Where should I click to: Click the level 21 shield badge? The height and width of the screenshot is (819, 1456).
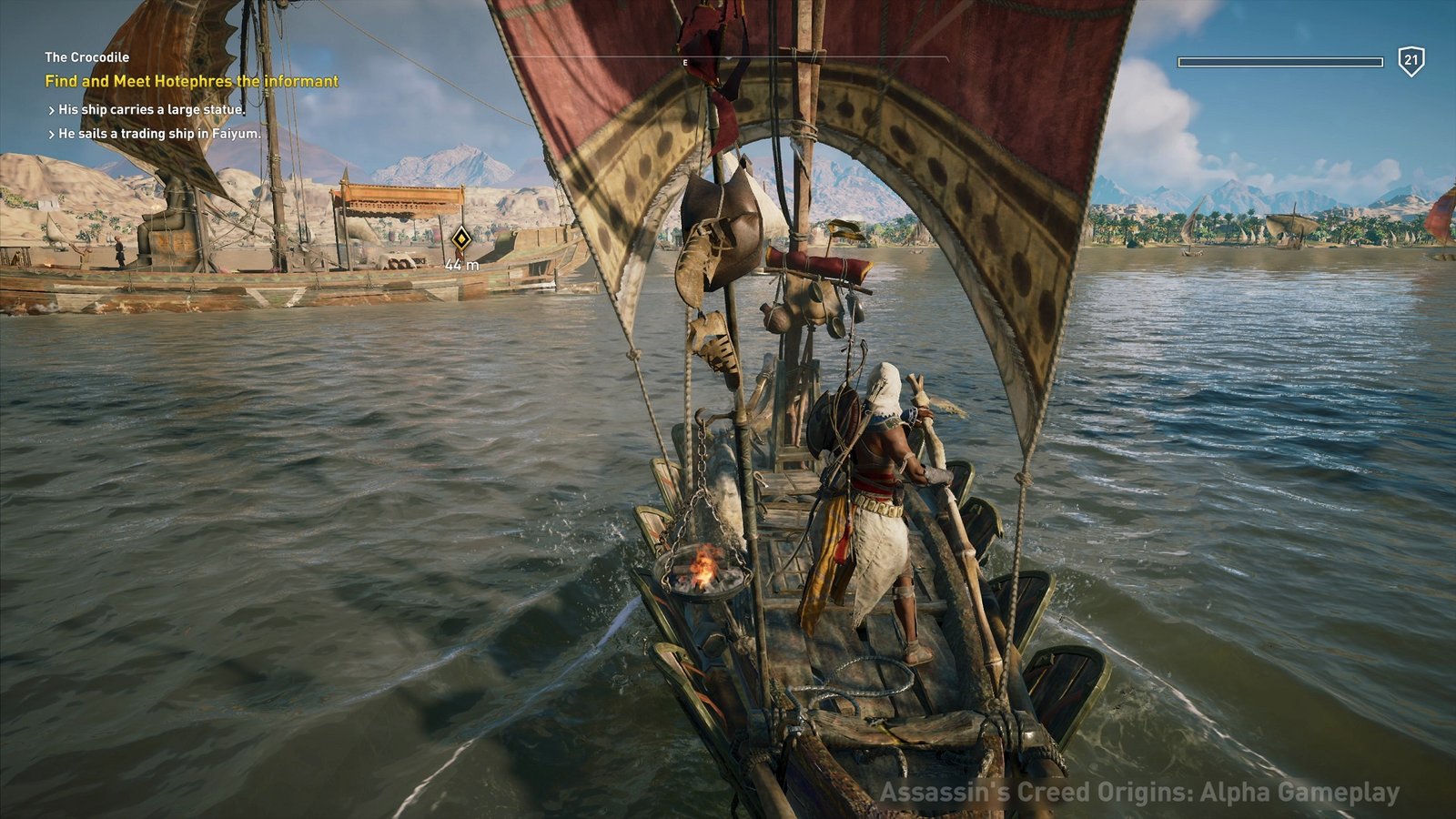click(x=1410, y=61)
